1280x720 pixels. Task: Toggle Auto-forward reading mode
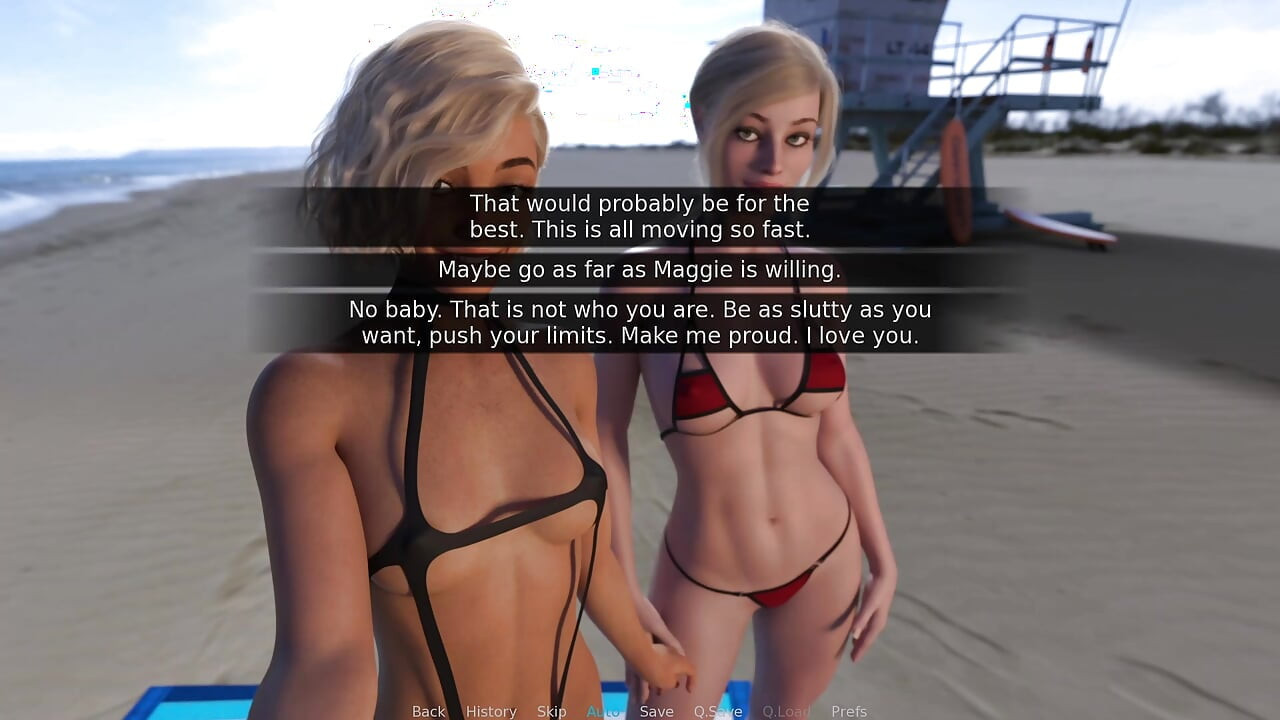[604, 711]
